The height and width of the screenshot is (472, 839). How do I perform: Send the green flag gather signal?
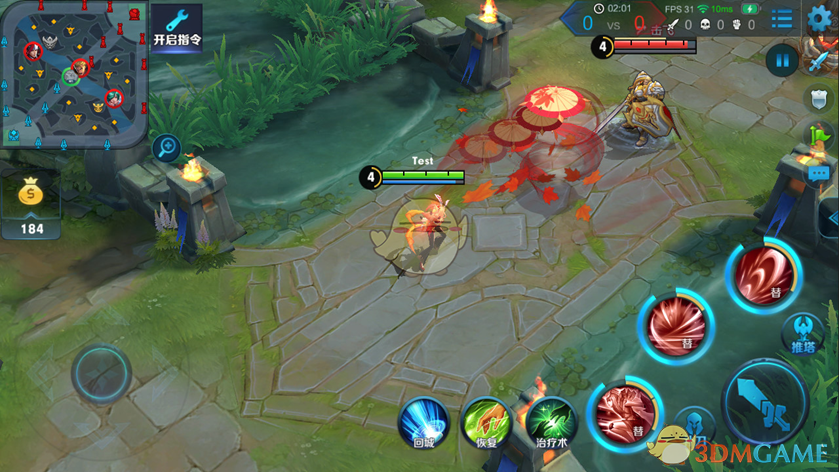coord(819,136)
